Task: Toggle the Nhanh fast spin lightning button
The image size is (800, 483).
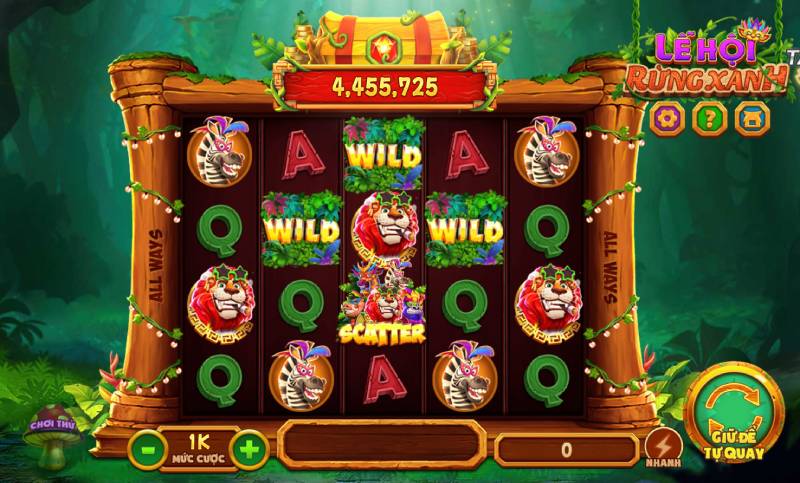Action: tap(661, 446)
